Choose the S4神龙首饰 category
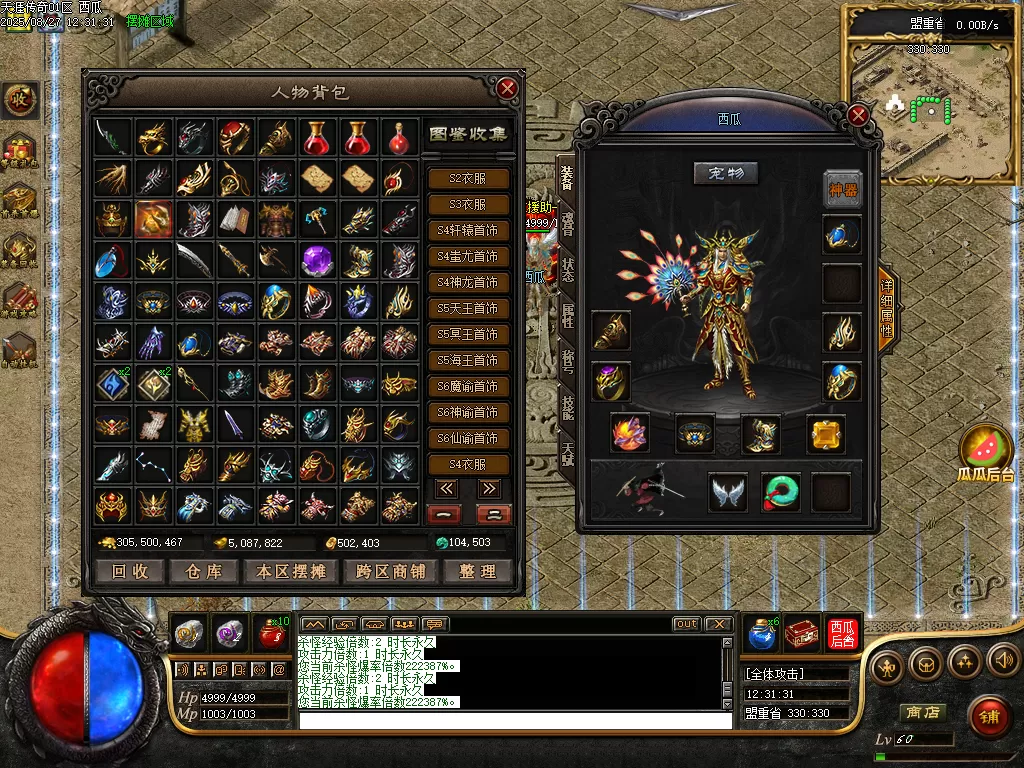The width and height of the screenshot is (1024, 768). click(x=468, y=282)
